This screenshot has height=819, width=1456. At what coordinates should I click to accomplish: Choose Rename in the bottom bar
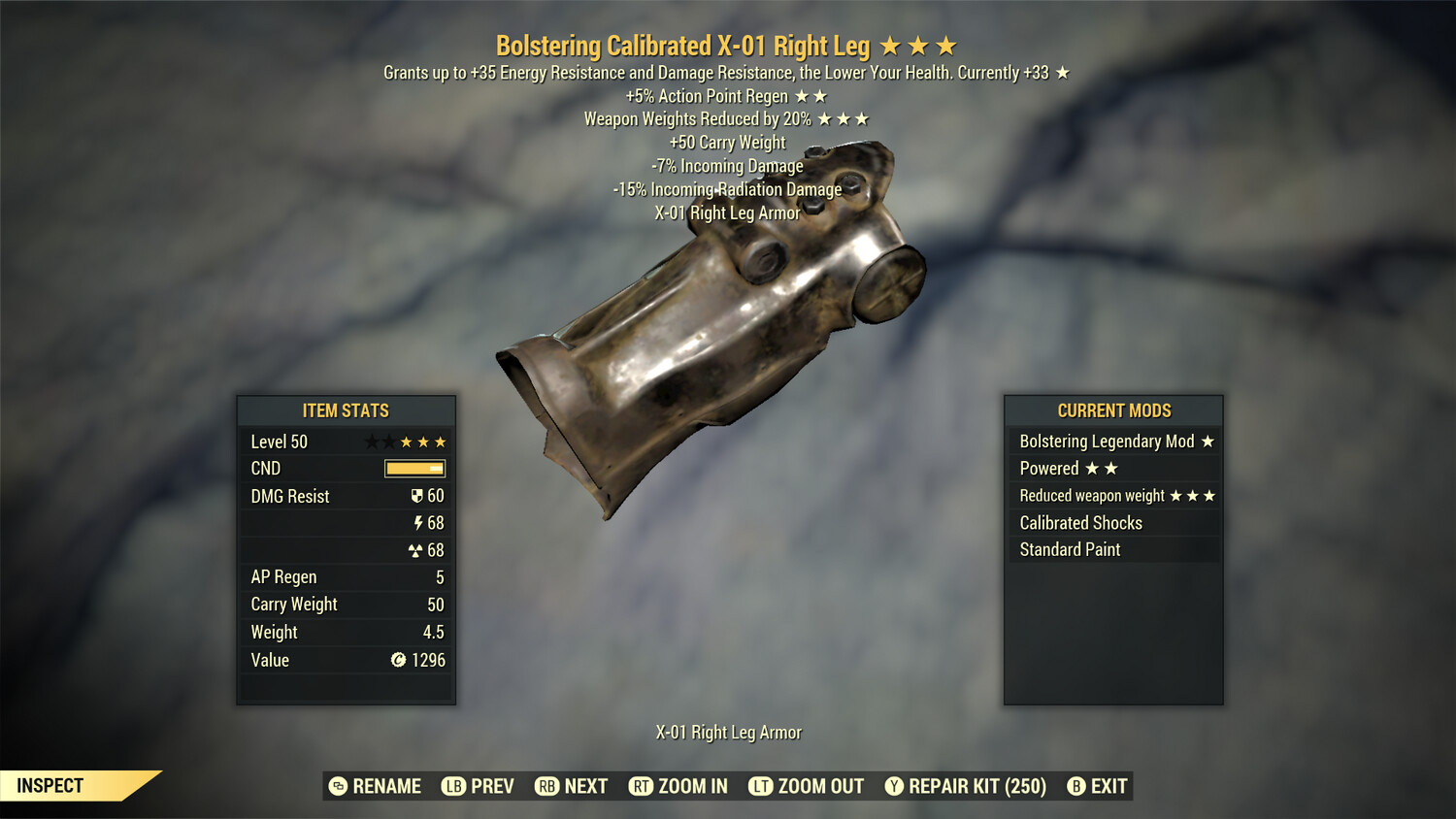pyautogui.click(x=376, y=786)
